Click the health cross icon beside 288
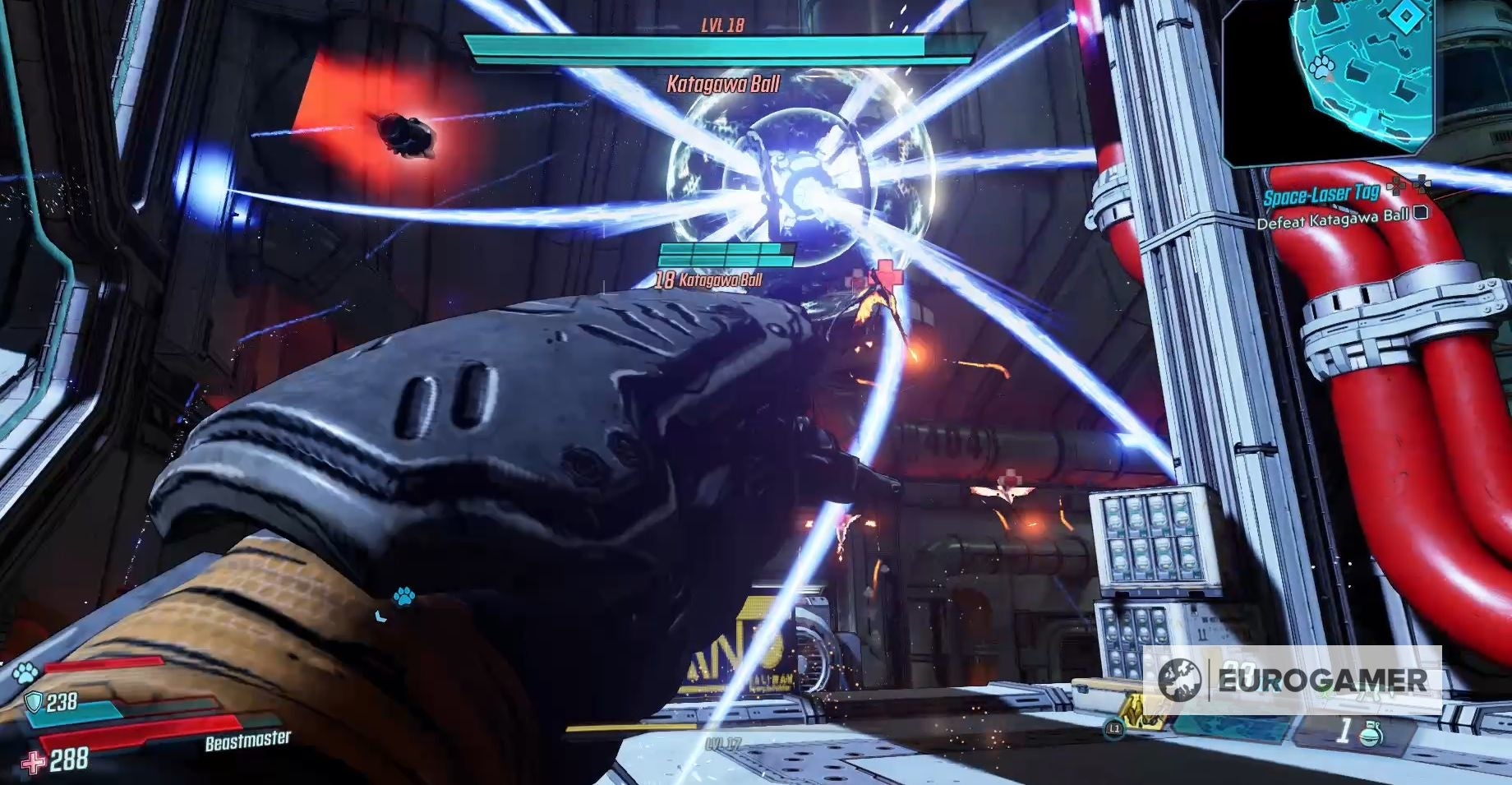 35,764
